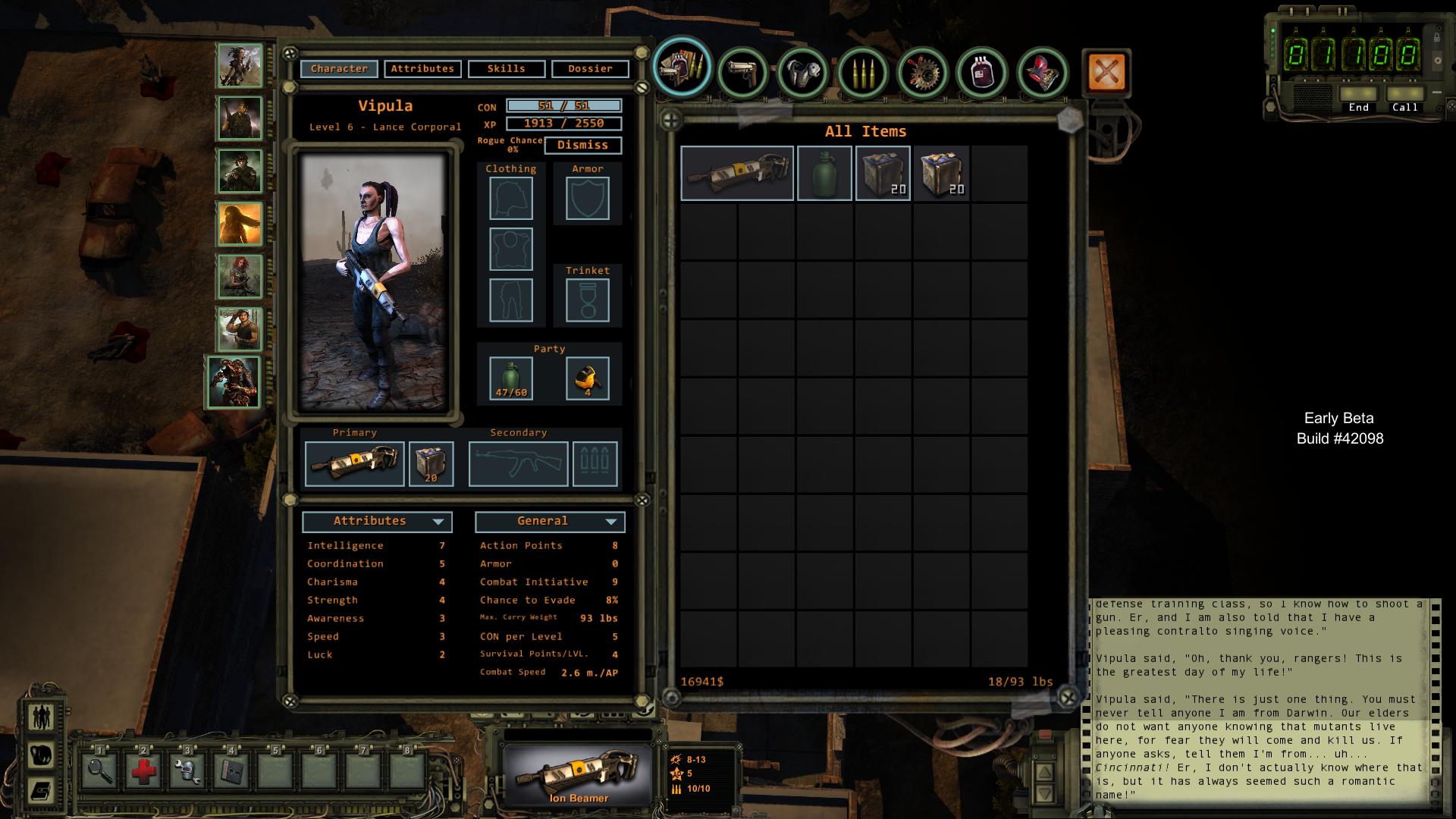Use the red cross medic hotbar skill
The image size is (1456, 819).
144,772
